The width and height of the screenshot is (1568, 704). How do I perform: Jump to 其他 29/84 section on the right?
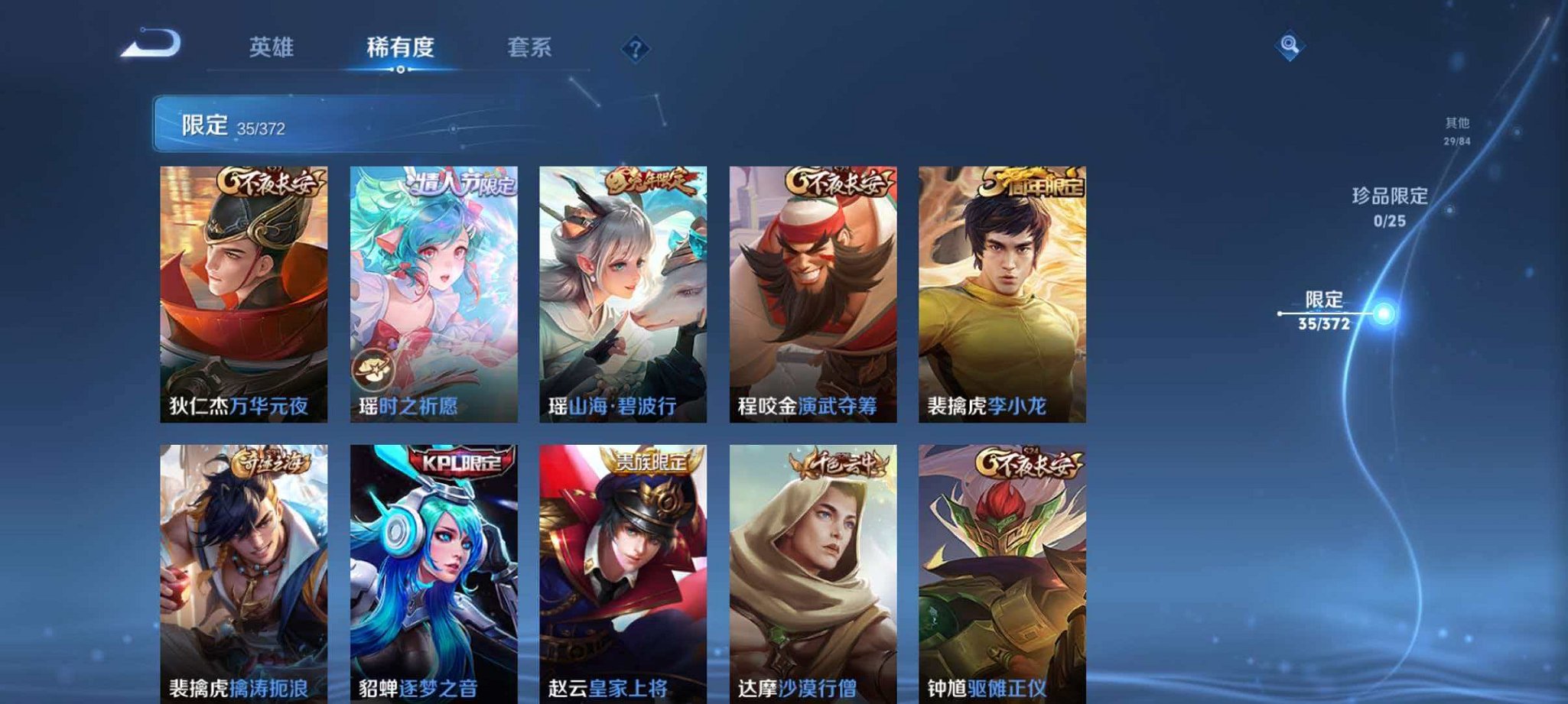[x=1457, y=128]
